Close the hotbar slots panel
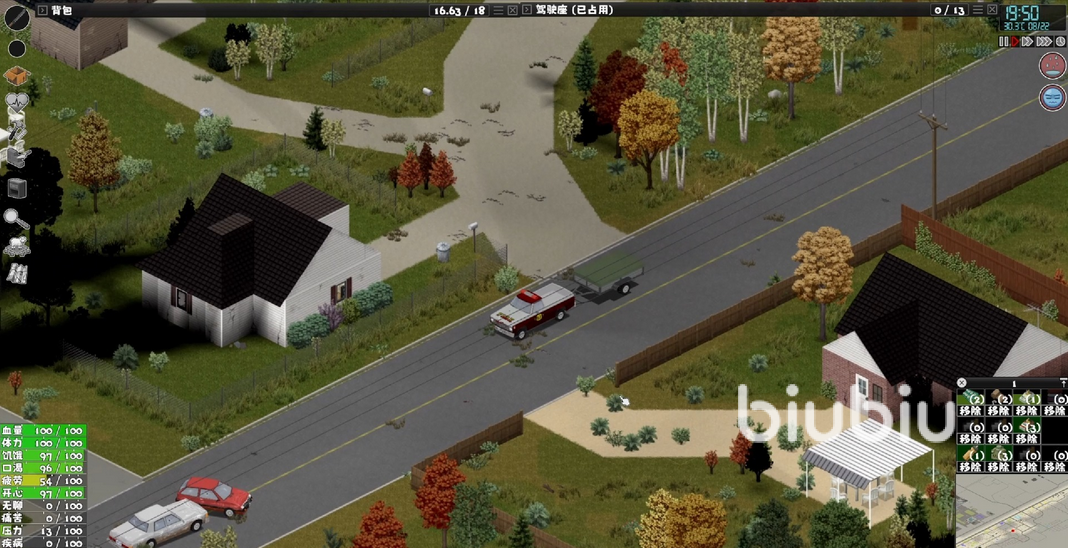 coord(963,383)
